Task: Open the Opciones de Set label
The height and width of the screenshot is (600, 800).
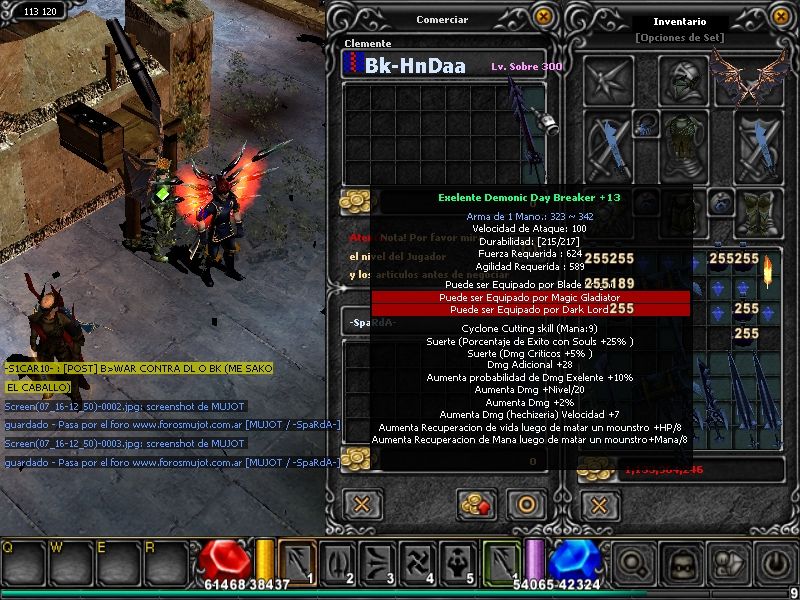Action: [679, 37]
